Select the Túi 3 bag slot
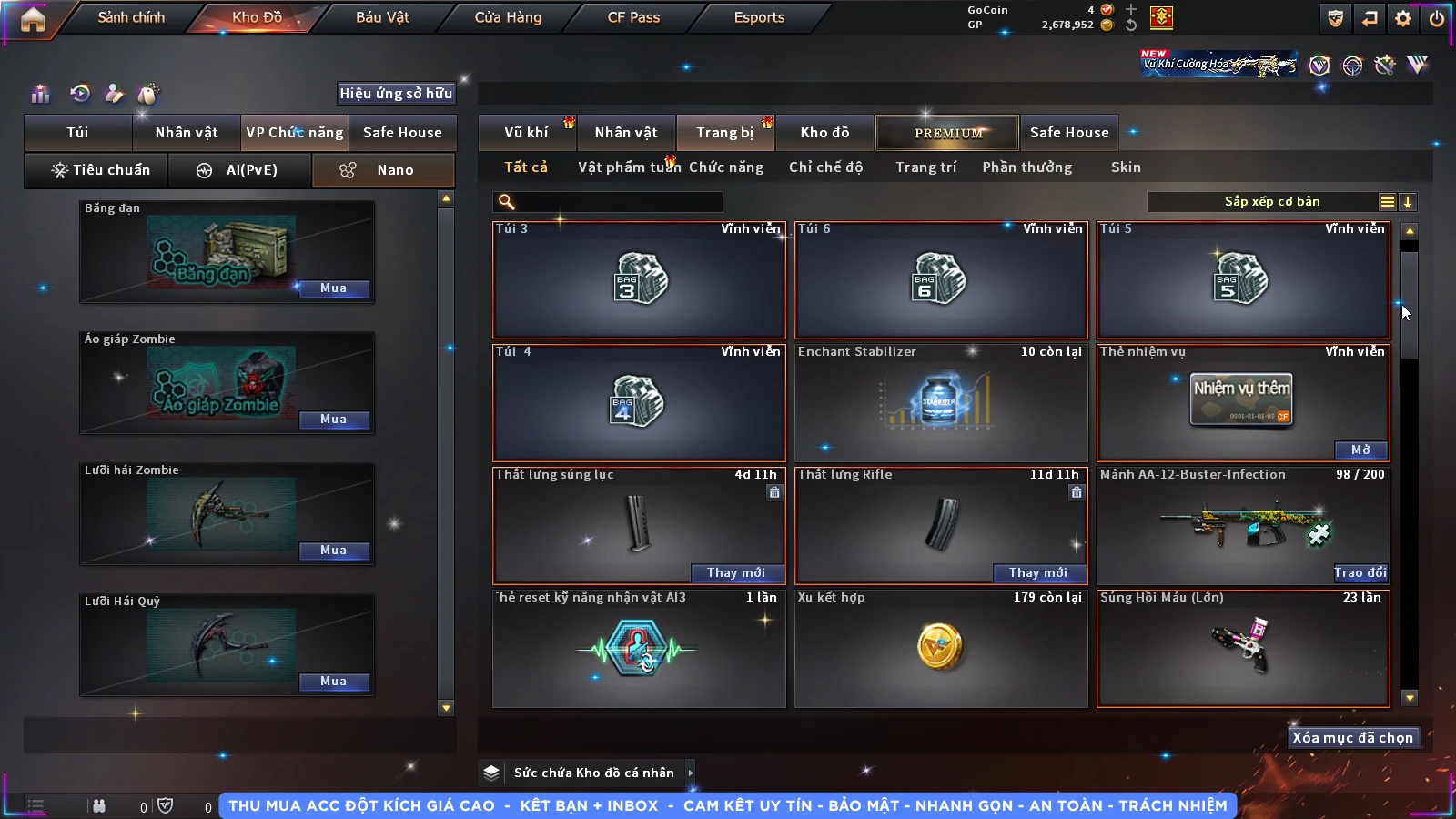The height and width of the screenshot is (819, 1456). (639, 279)
